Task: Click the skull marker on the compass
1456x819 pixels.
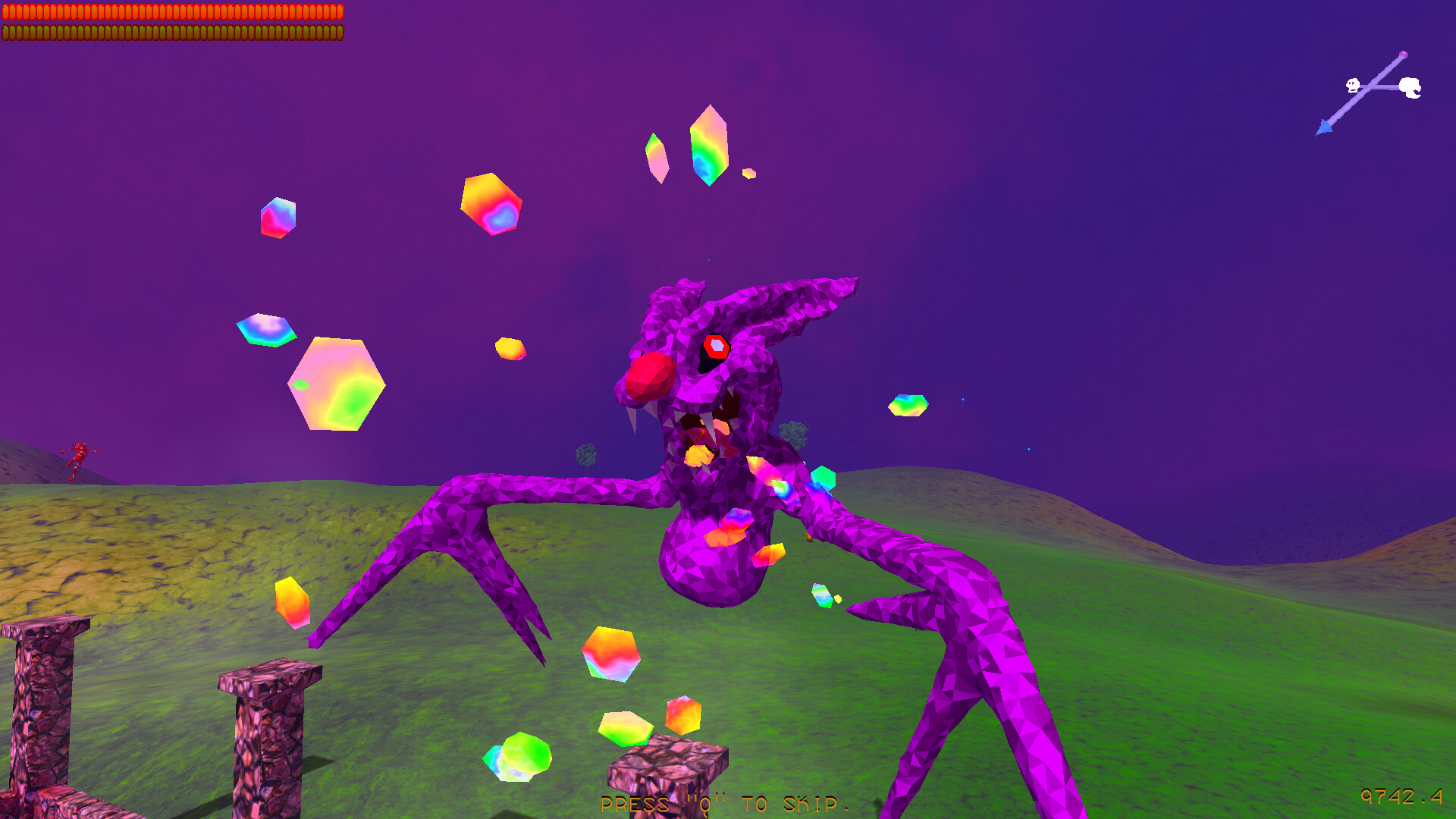Action: pyautogui.click(x=1353, y=85)
